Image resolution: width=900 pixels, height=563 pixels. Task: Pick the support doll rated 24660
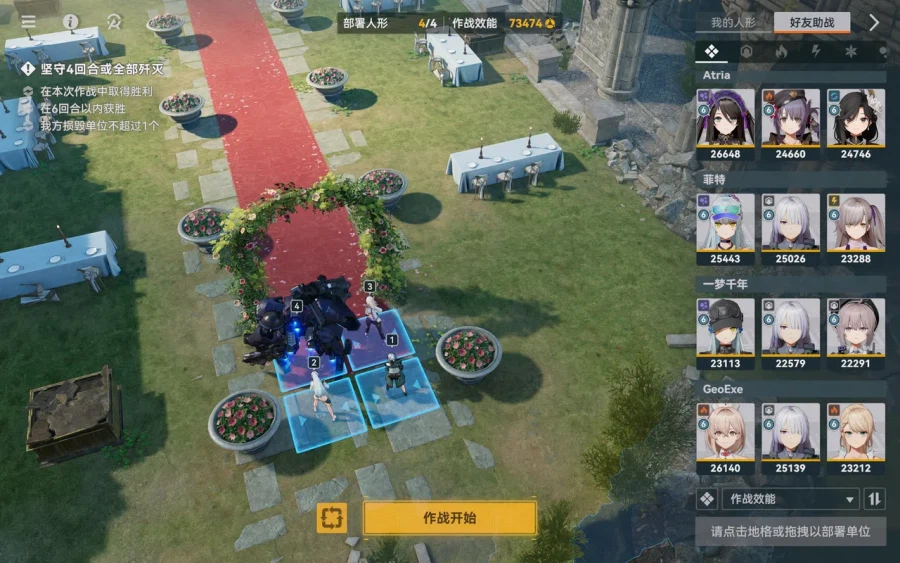coord(790,124)
